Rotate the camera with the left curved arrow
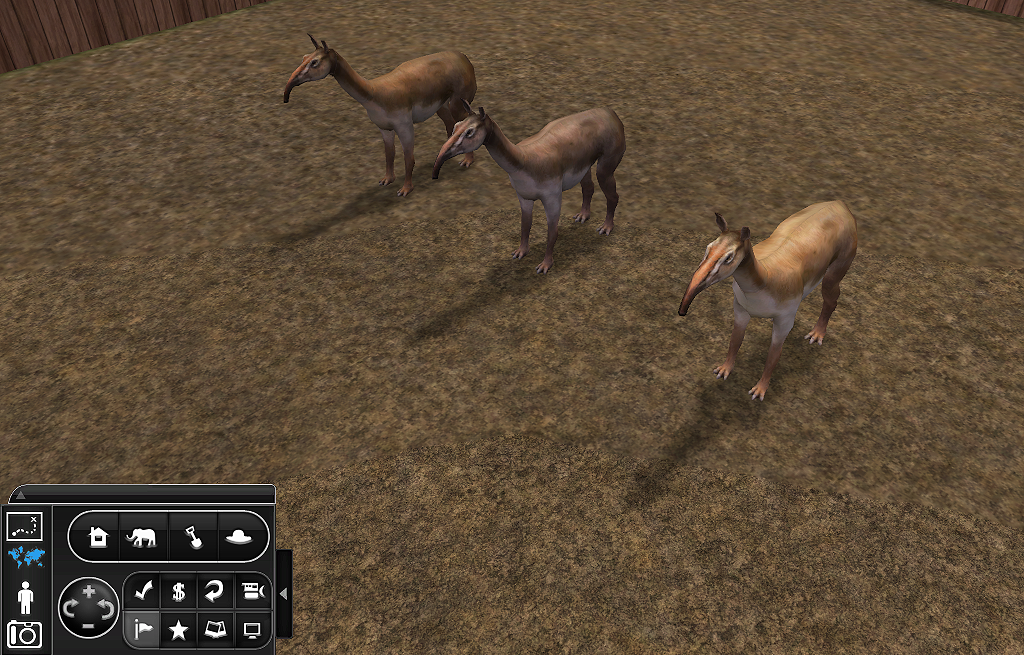Viewport: 1024px width, 655px height. coord(70,608)
